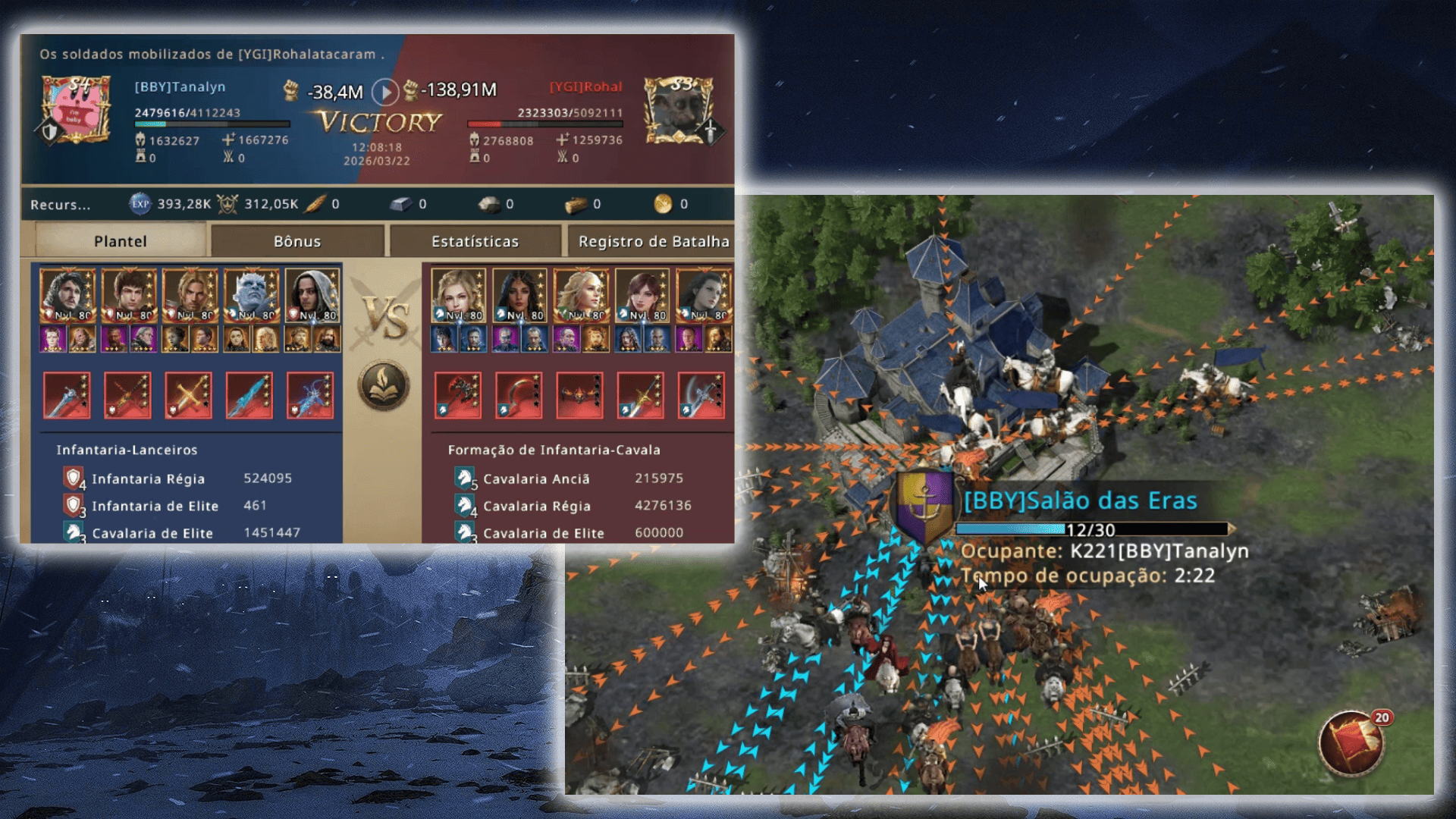Switch to the Plantel tab

[x=120, y=241]
